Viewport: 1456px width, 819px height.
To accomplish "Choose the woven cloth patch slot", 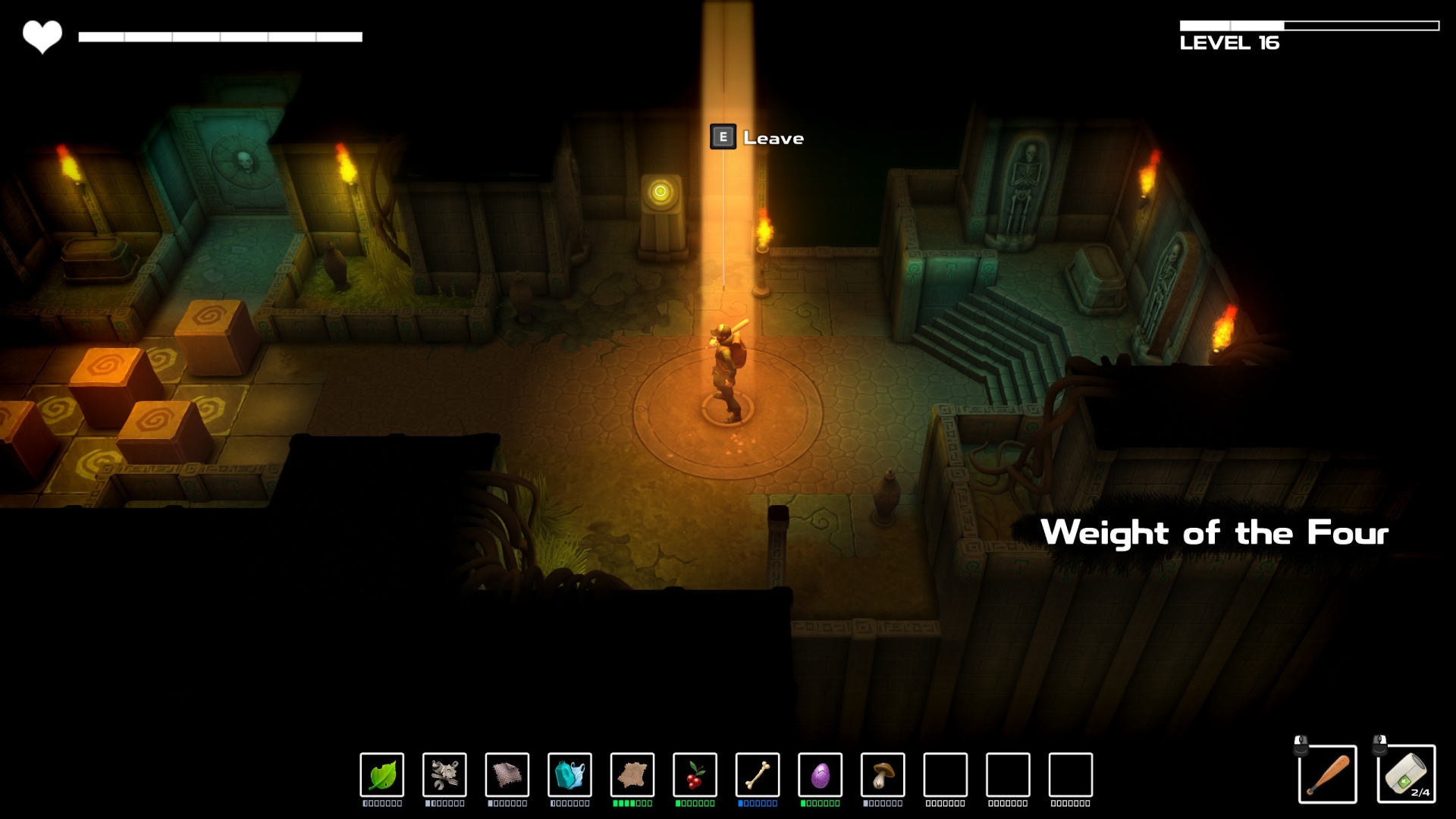I will point(507,774).
